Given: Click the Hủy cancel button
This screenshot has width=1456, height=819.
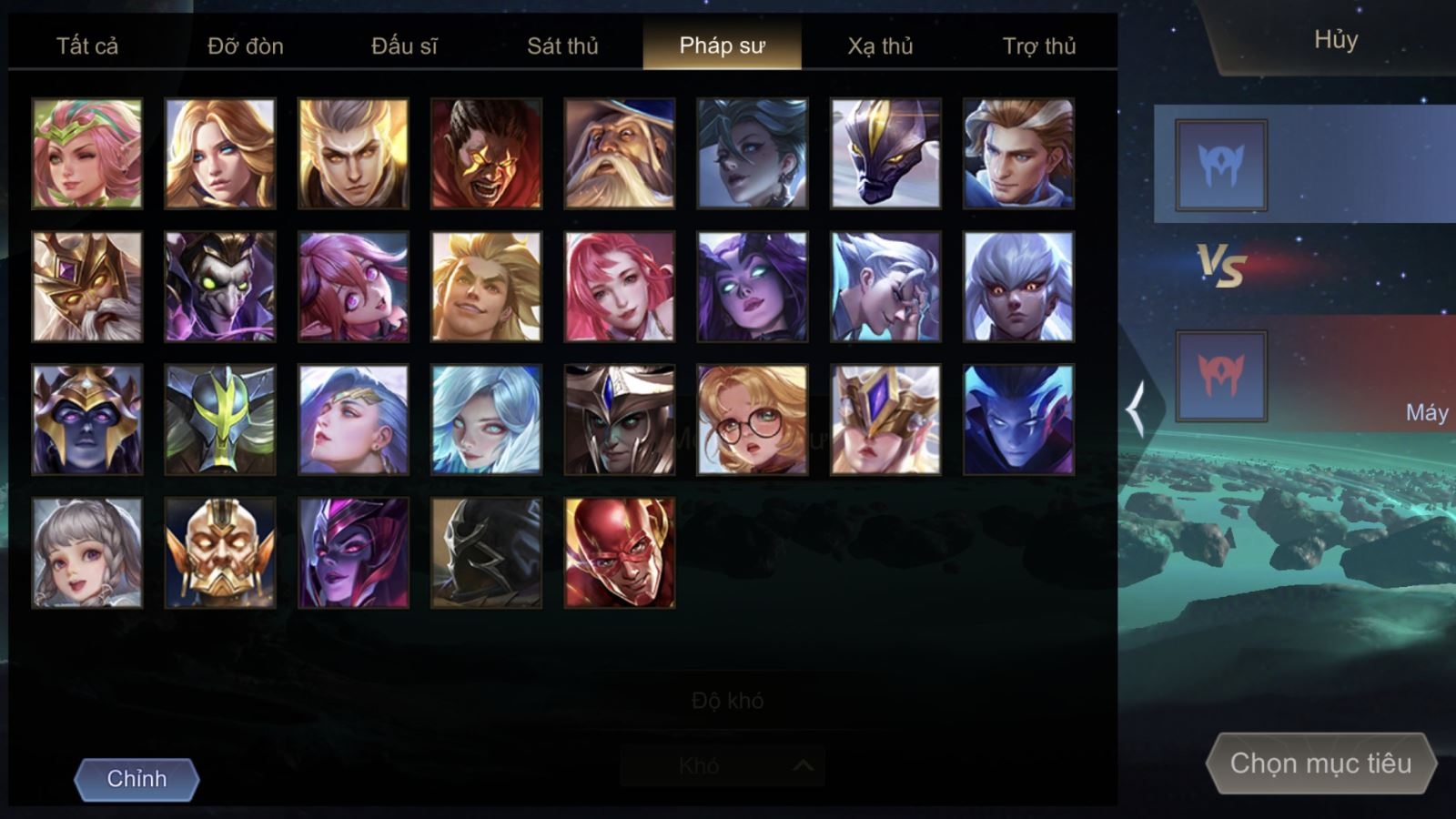Looking at the screenshot, I should click(x=1335, y=40).
